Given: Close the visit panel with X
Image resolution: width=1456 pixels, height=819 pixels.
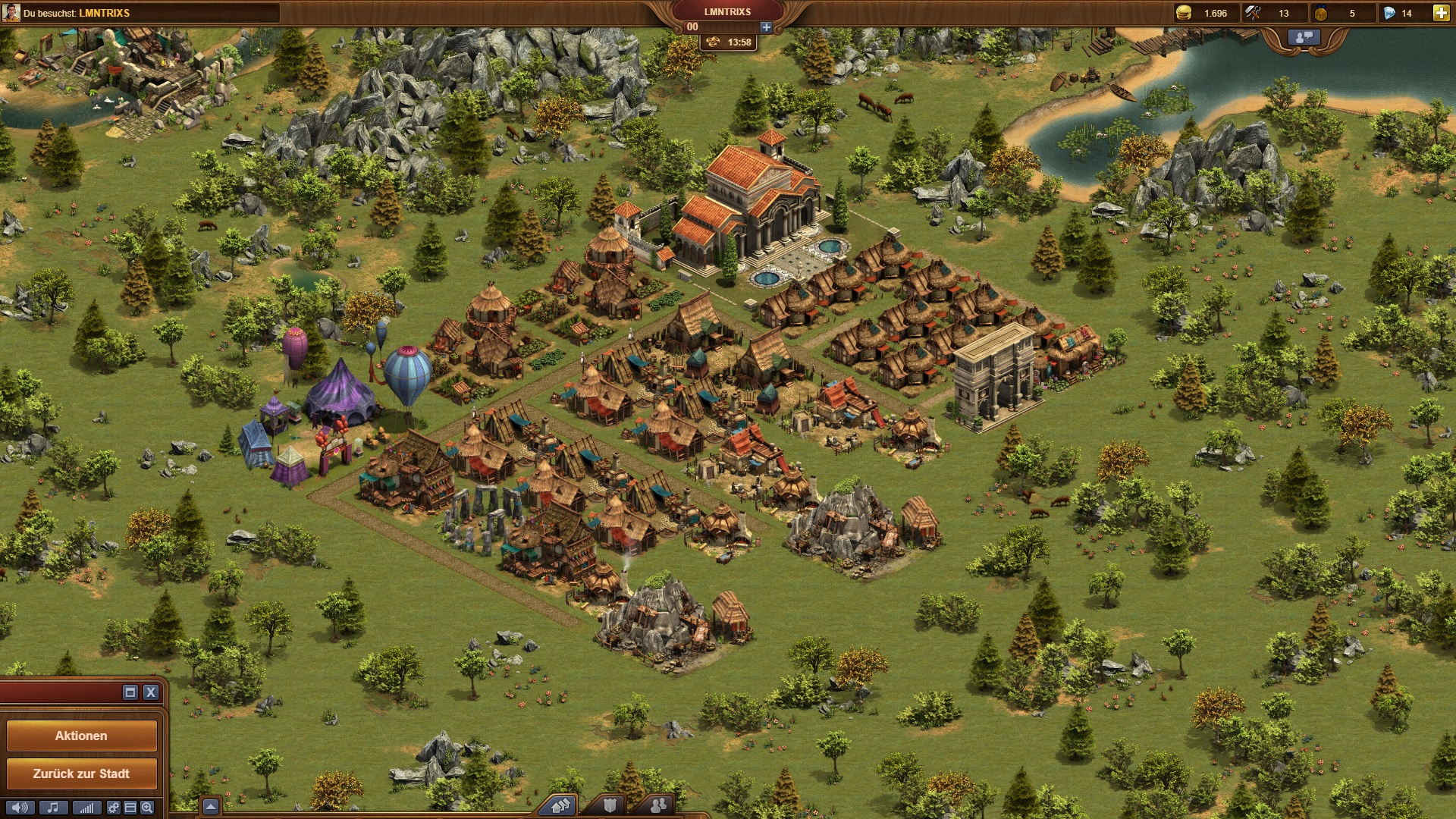Looking at the screenshot, I should pyautogui.click(x=151, y=692).
